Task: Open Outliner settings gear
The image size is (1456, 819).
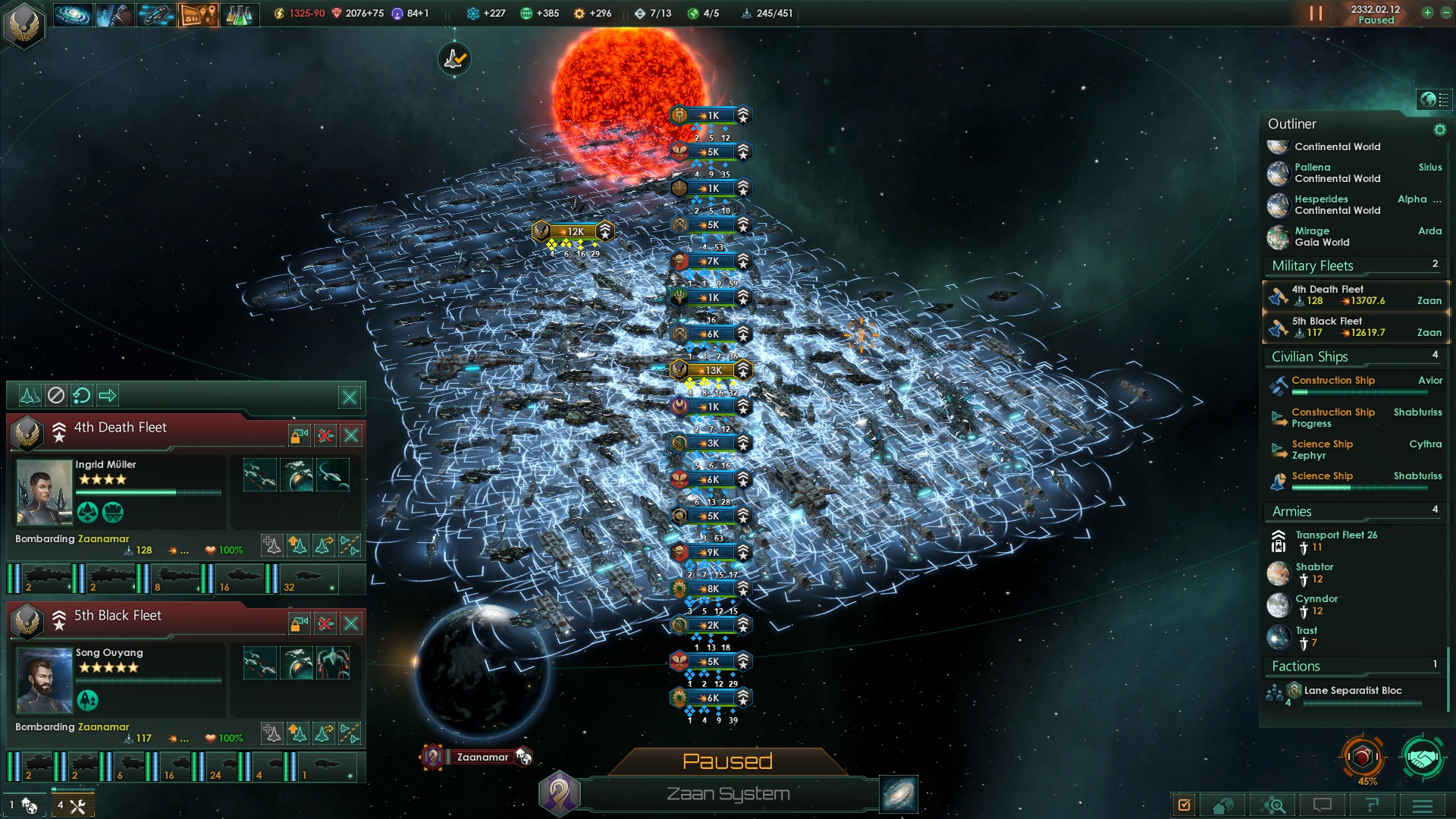Action: (1439, 130)
